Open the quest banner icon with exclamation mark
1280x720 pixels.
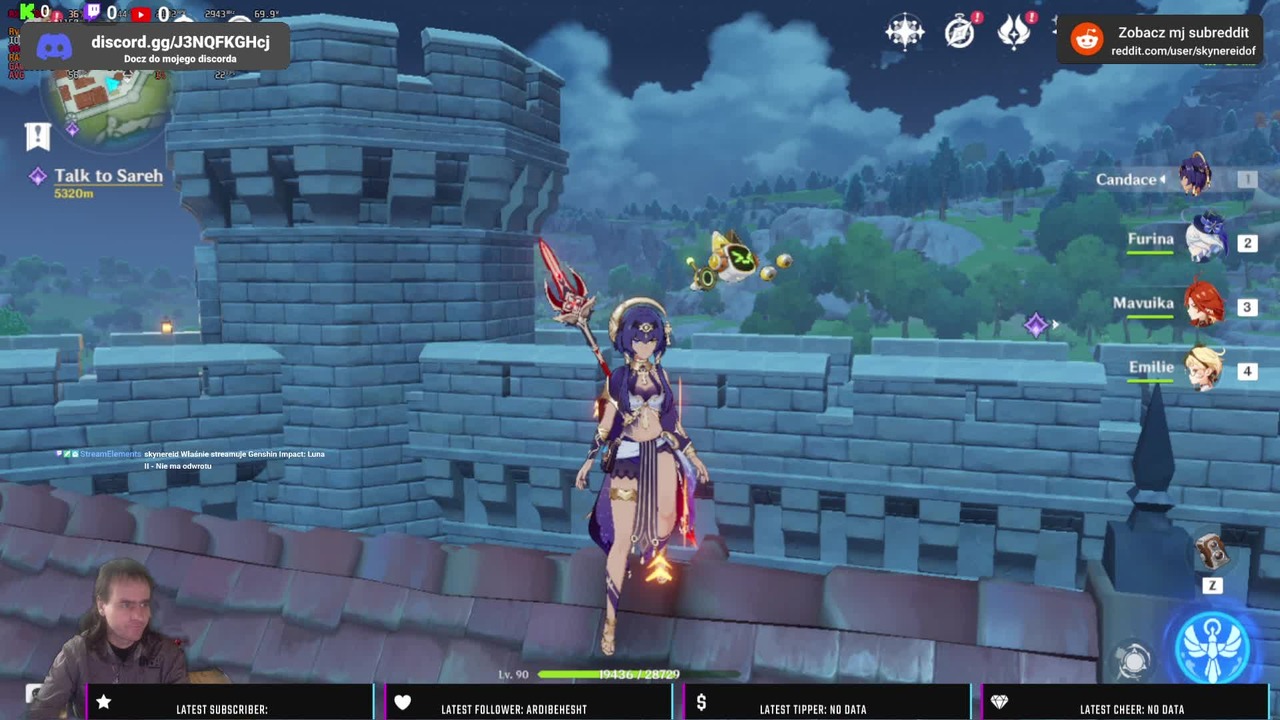(x=38, y=136)
